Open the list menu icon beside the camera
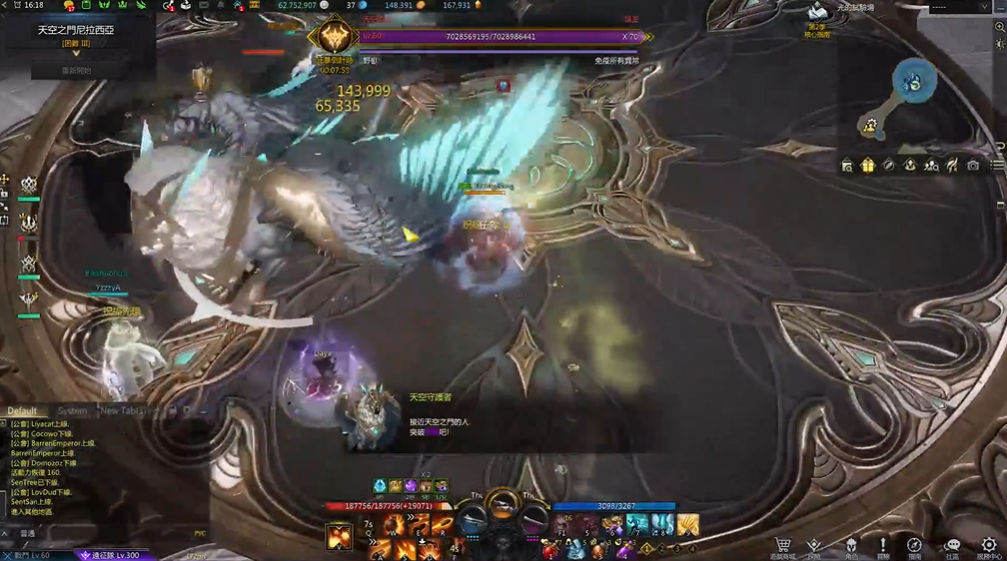This screenshot has width=1007, height=561. pos(996,165)
